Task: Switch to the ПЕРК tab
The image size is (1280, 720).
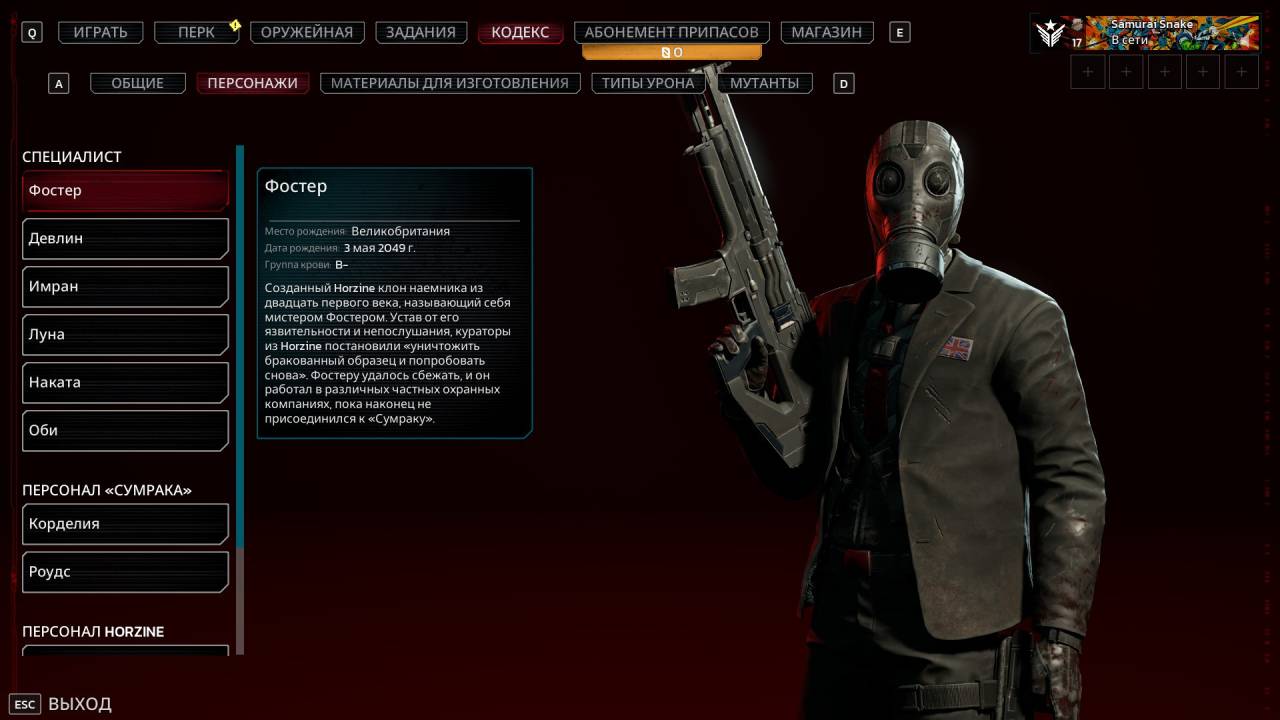Action: [x=196, y=32]
